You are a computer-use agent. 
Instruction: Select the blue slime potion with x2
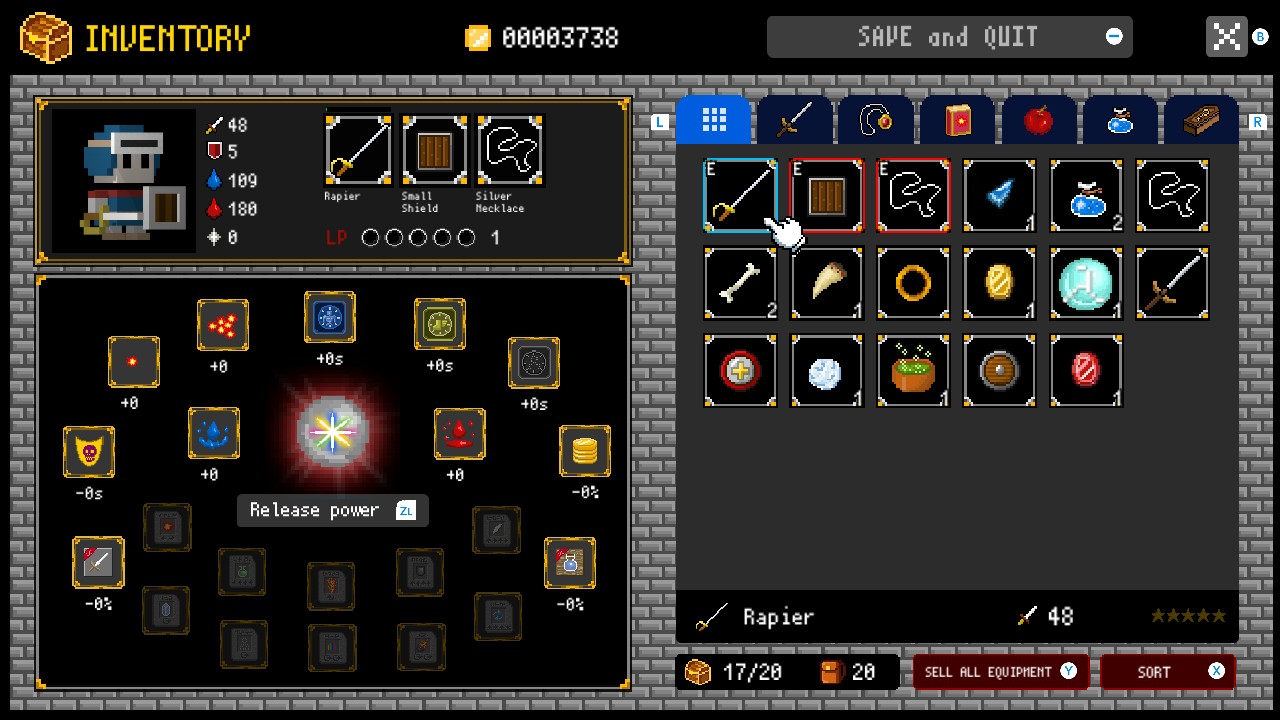coord(1086,195)
